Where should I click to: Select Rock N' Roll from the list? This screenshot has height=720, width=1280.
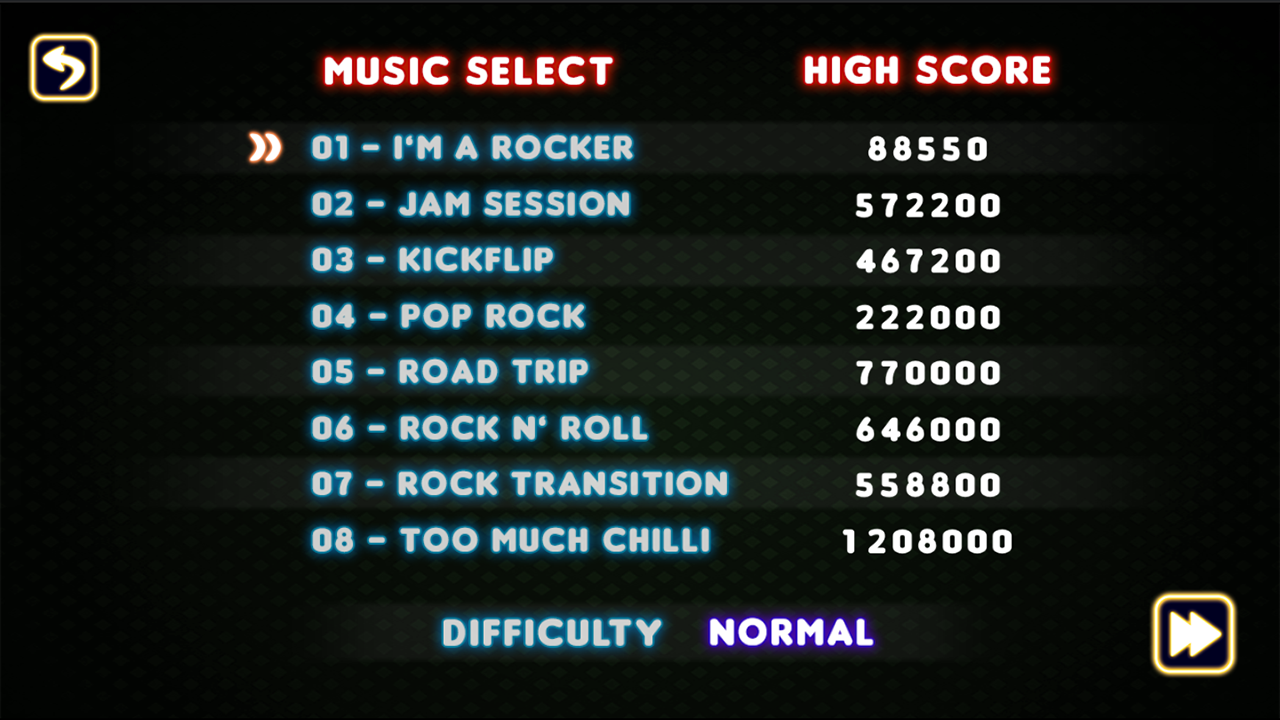tap(479, 428)
